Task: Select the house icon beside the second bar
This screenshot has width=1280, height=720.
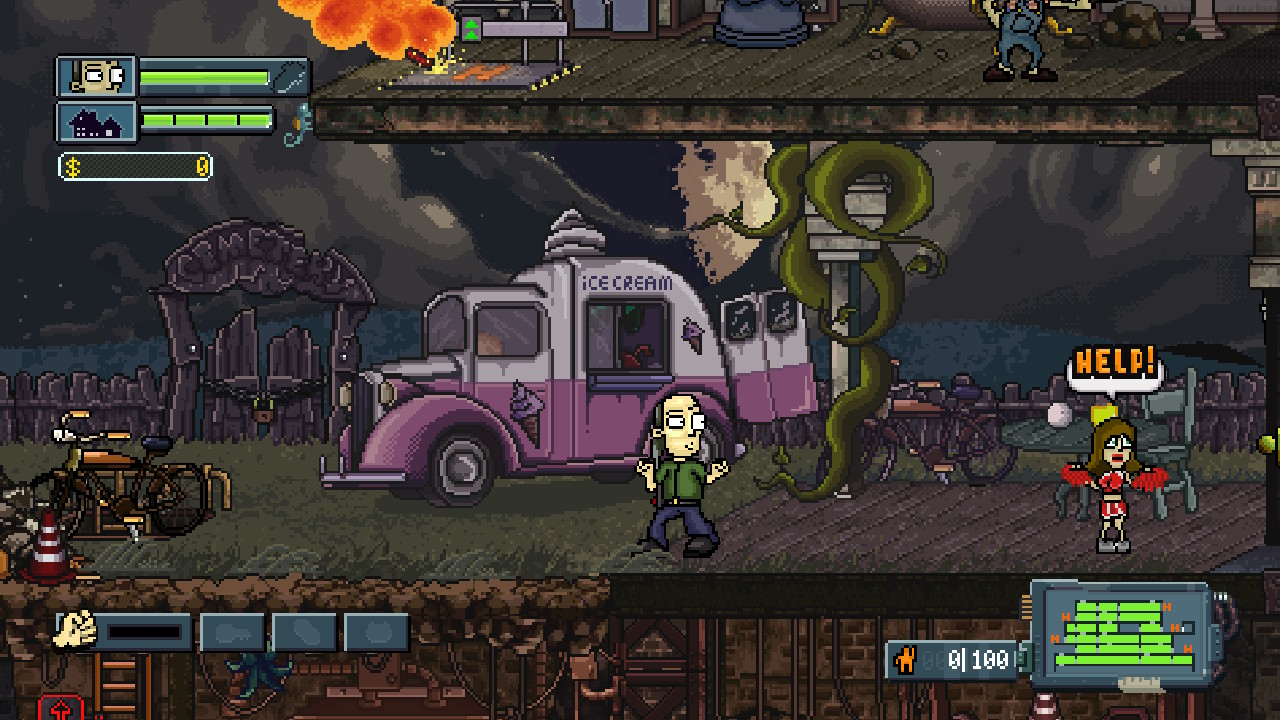Action: click(x=97, y=122)
